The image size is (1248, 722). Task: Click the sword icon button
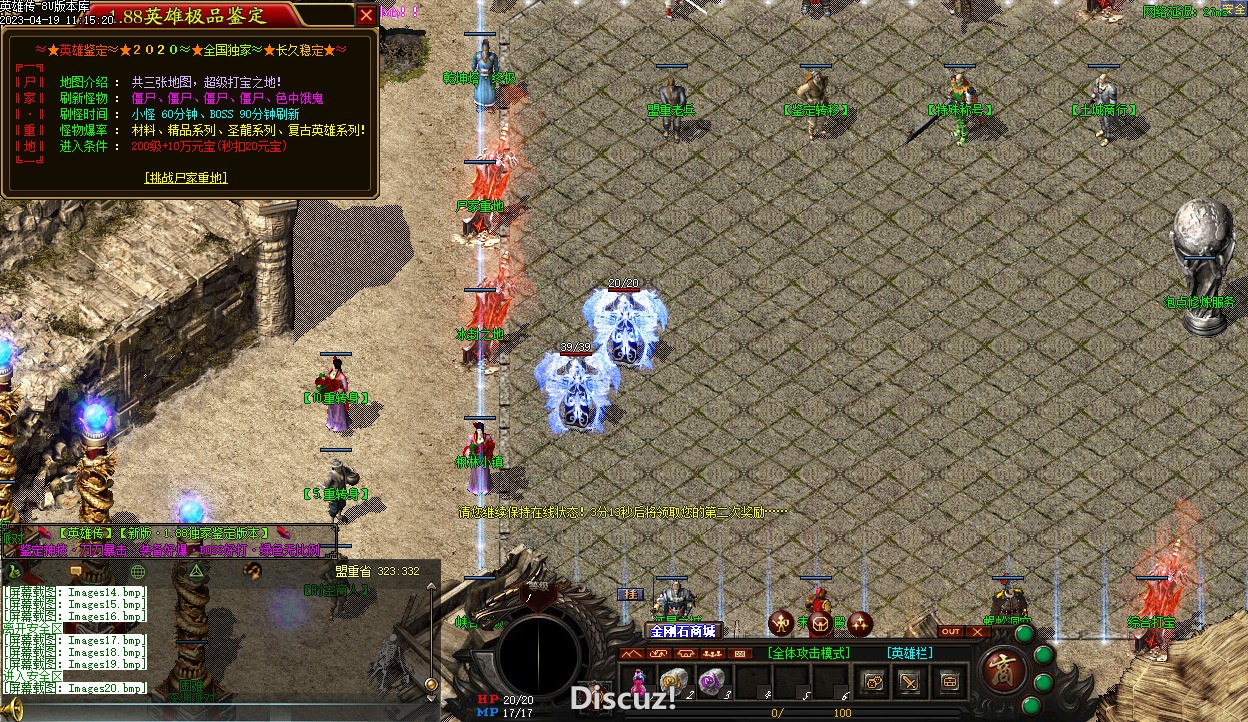tap(909, 682)
